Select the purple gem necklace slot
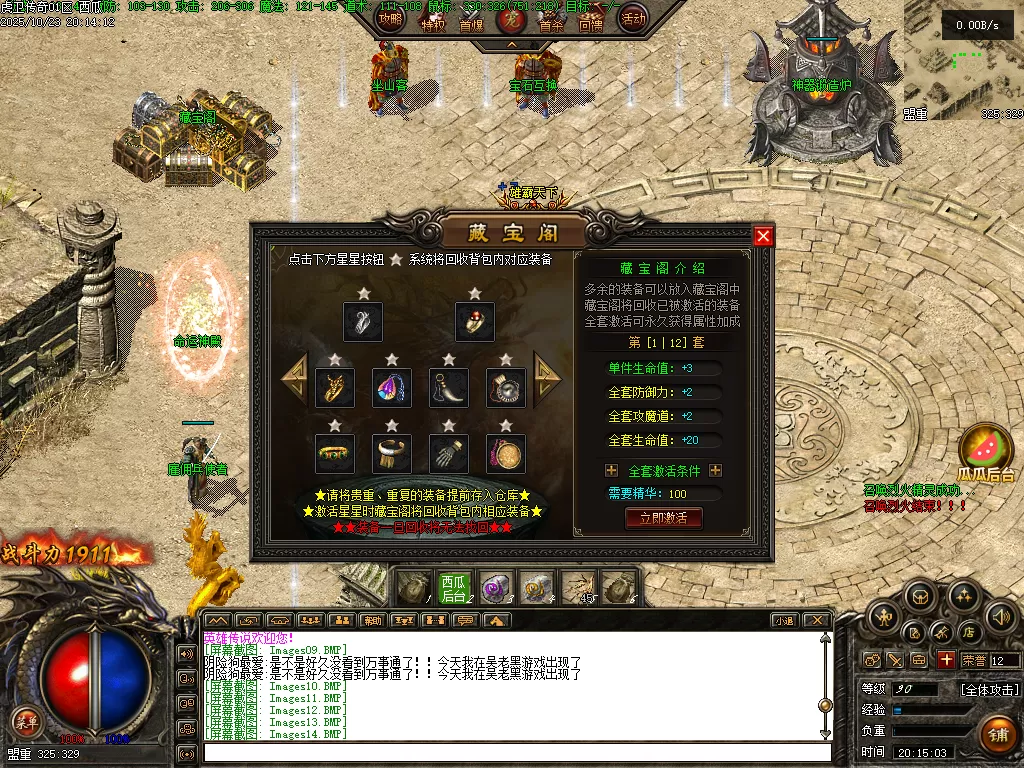Screen dimensions: 1024x768 [391, 387]
